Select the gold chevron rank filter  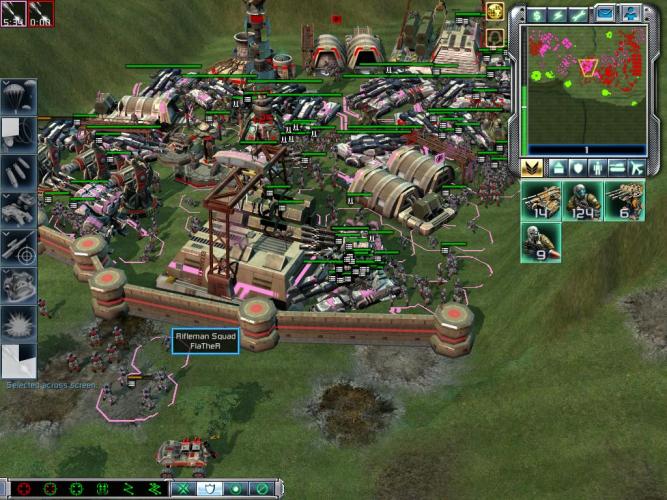[532, 168]
